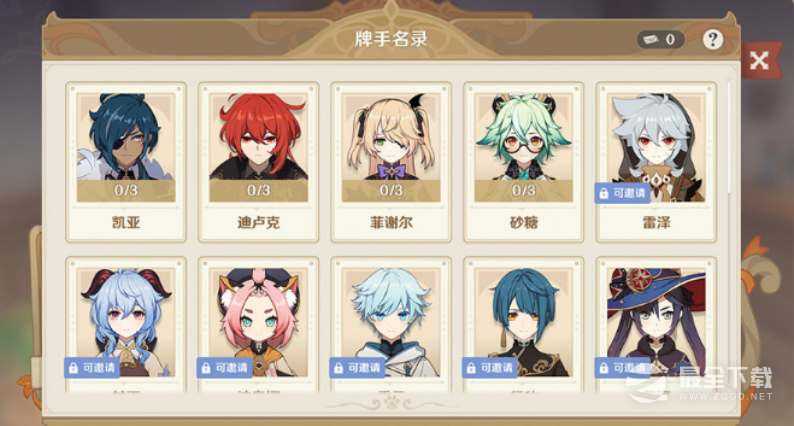The image size is (794, 426).
Task: Choose the 迪卢克 (Diluc) player card
Action: click(258, 161)
